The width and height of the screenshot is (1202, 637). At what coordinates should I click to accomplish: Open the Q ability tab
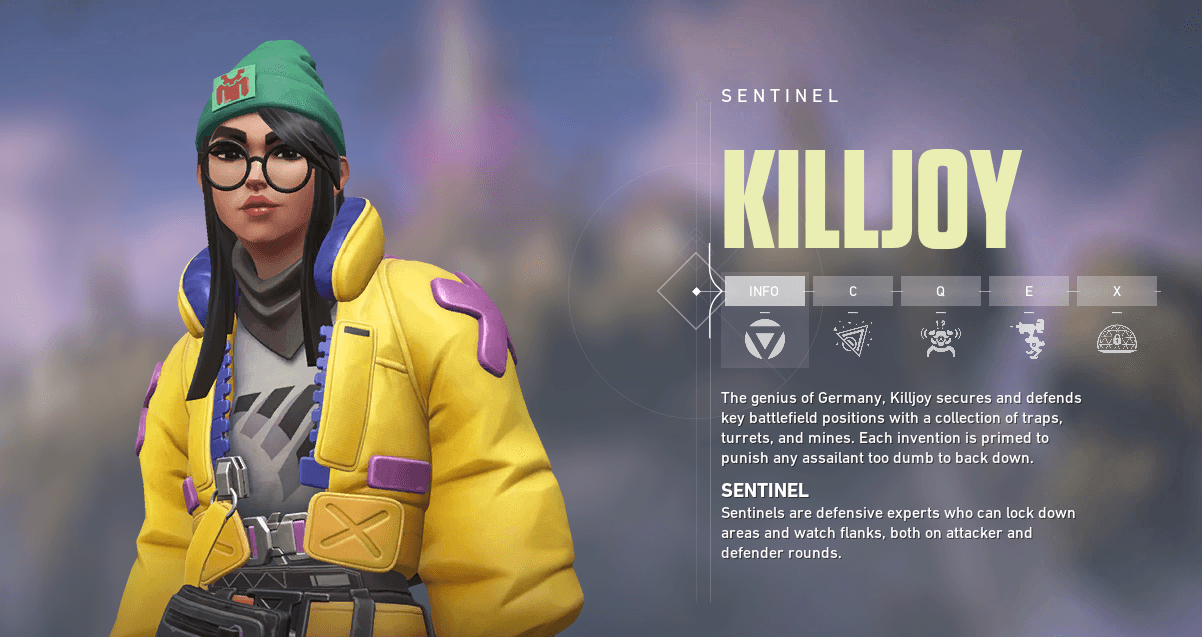click(x=940, y=291)
